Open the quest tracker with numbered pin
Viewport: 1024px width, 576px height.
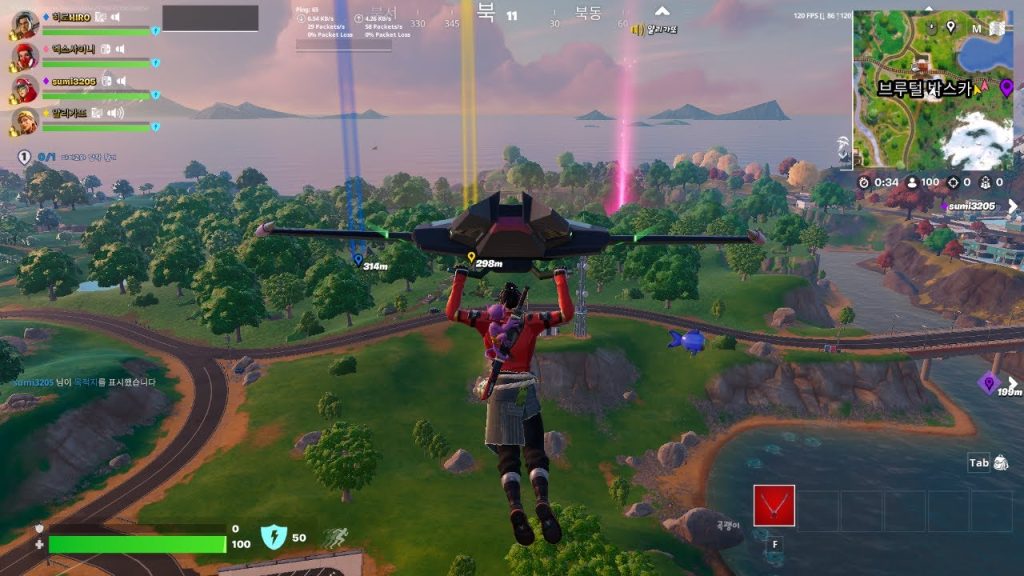[25, 157]
